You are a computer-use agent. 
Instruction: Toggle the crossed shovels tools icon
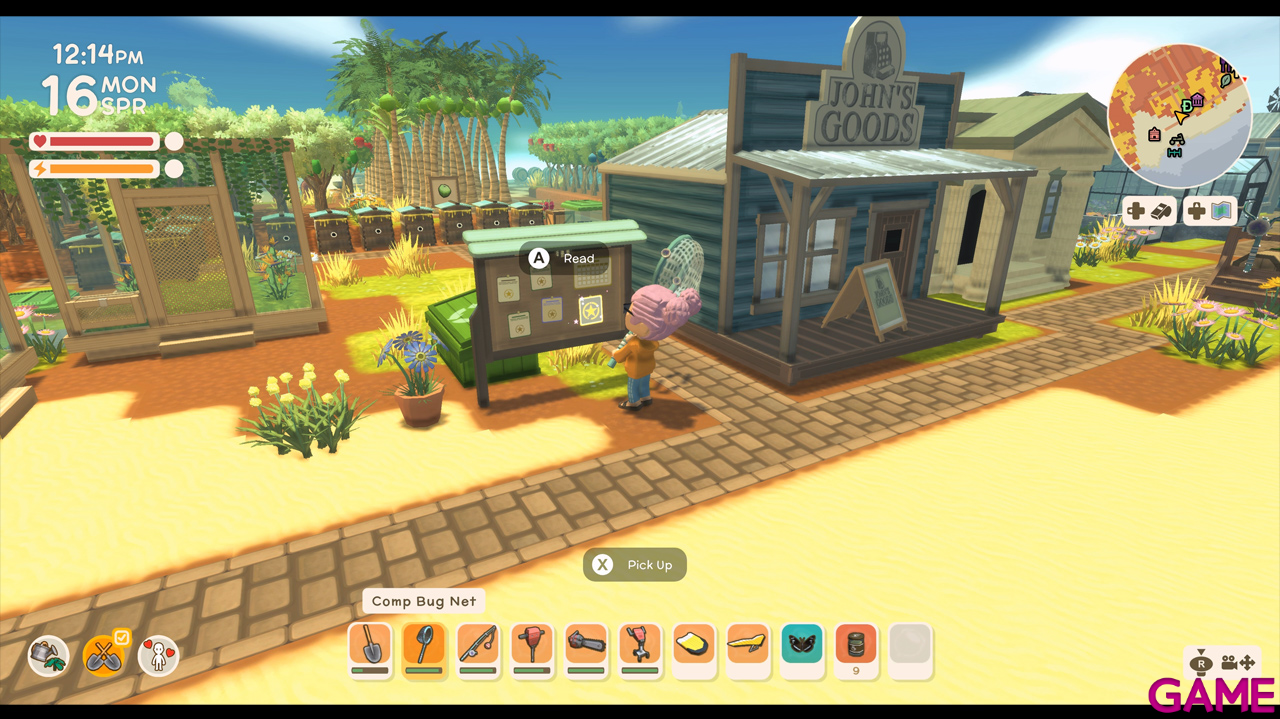103,656
